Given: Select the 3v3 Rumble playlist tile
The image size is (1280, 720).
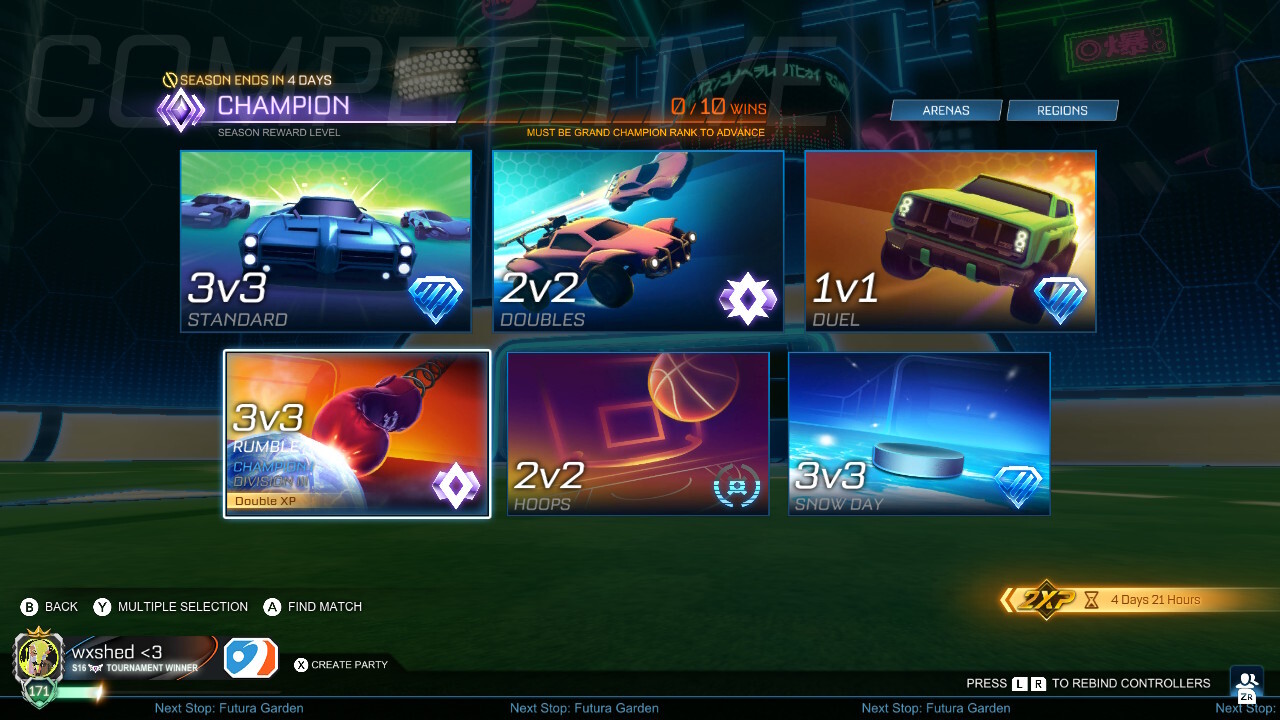Looking at the screenshot, I should [356, 433].
